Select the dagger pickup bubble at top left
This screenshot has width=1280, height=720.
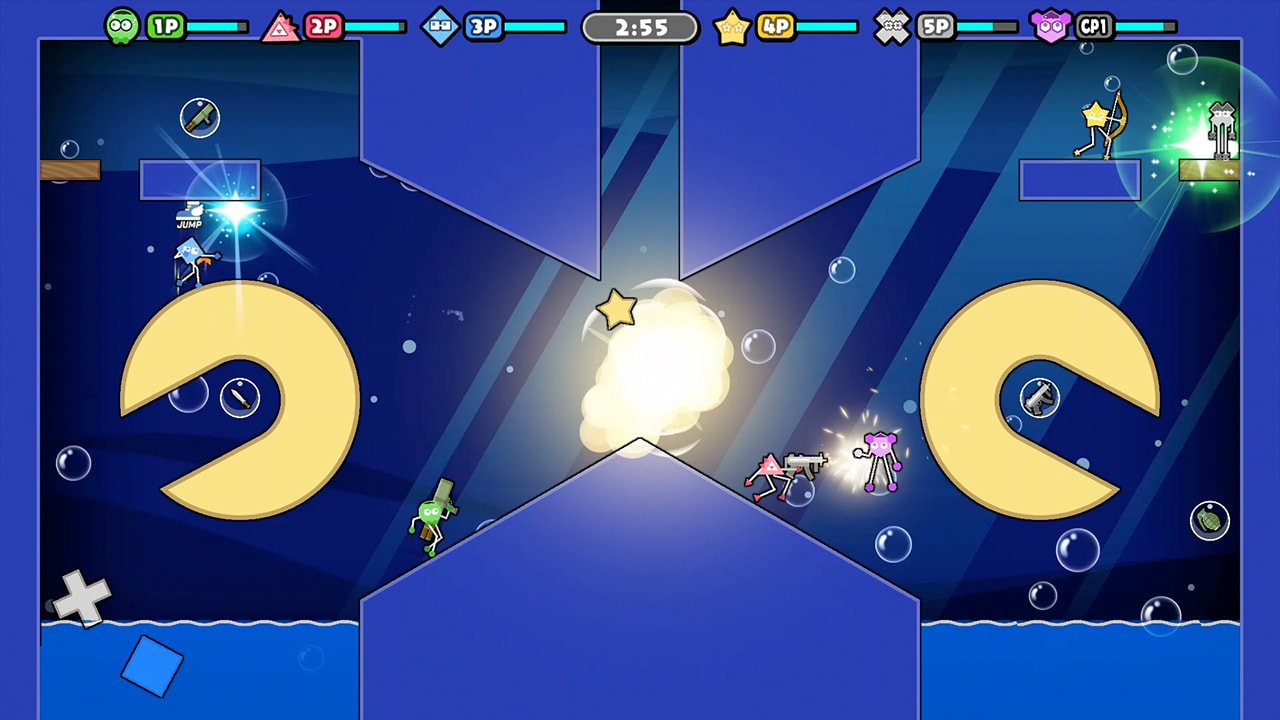click(200, 117)
